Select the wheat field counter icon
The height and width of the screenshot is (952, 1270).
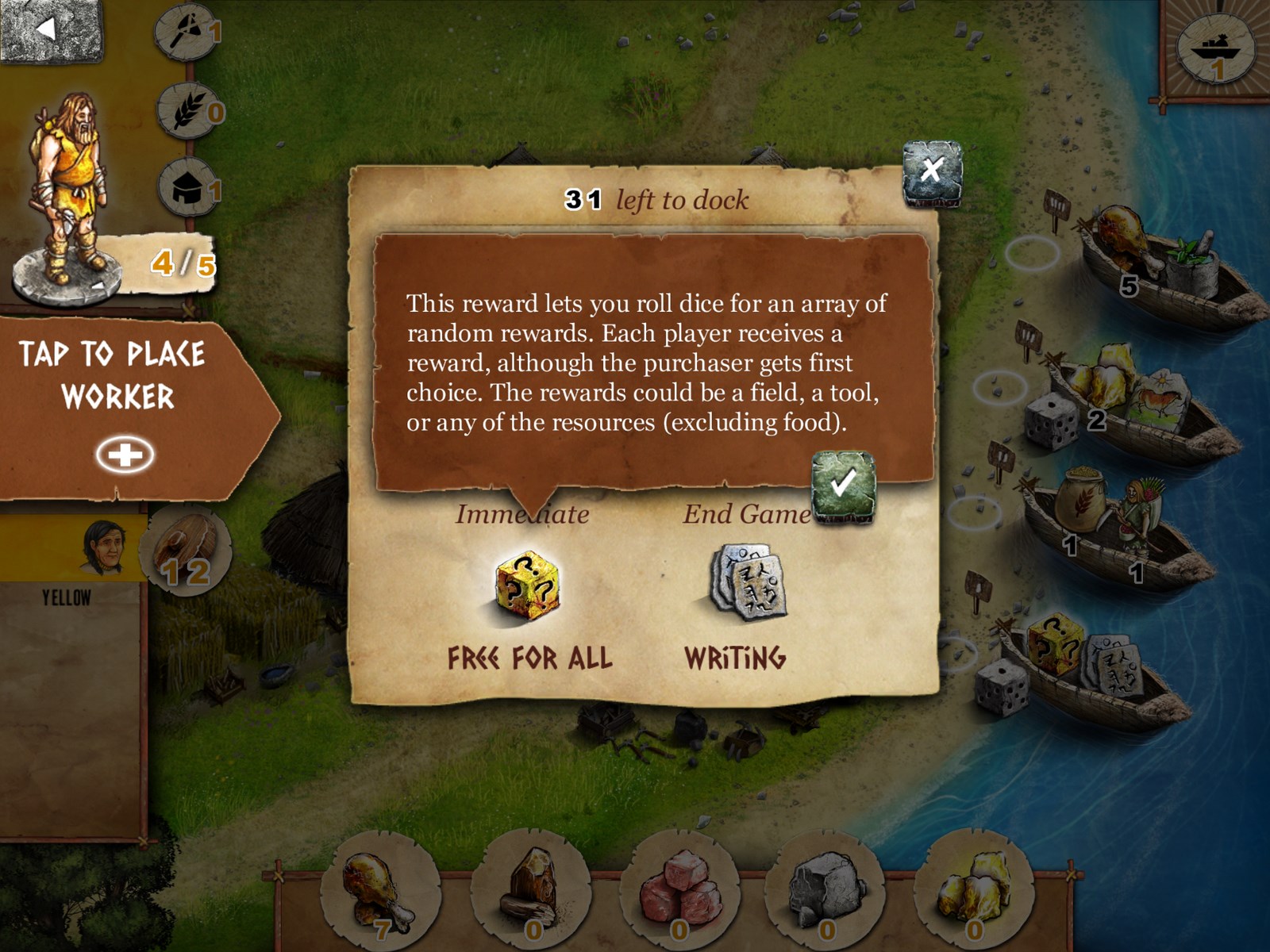click(187, 111)
